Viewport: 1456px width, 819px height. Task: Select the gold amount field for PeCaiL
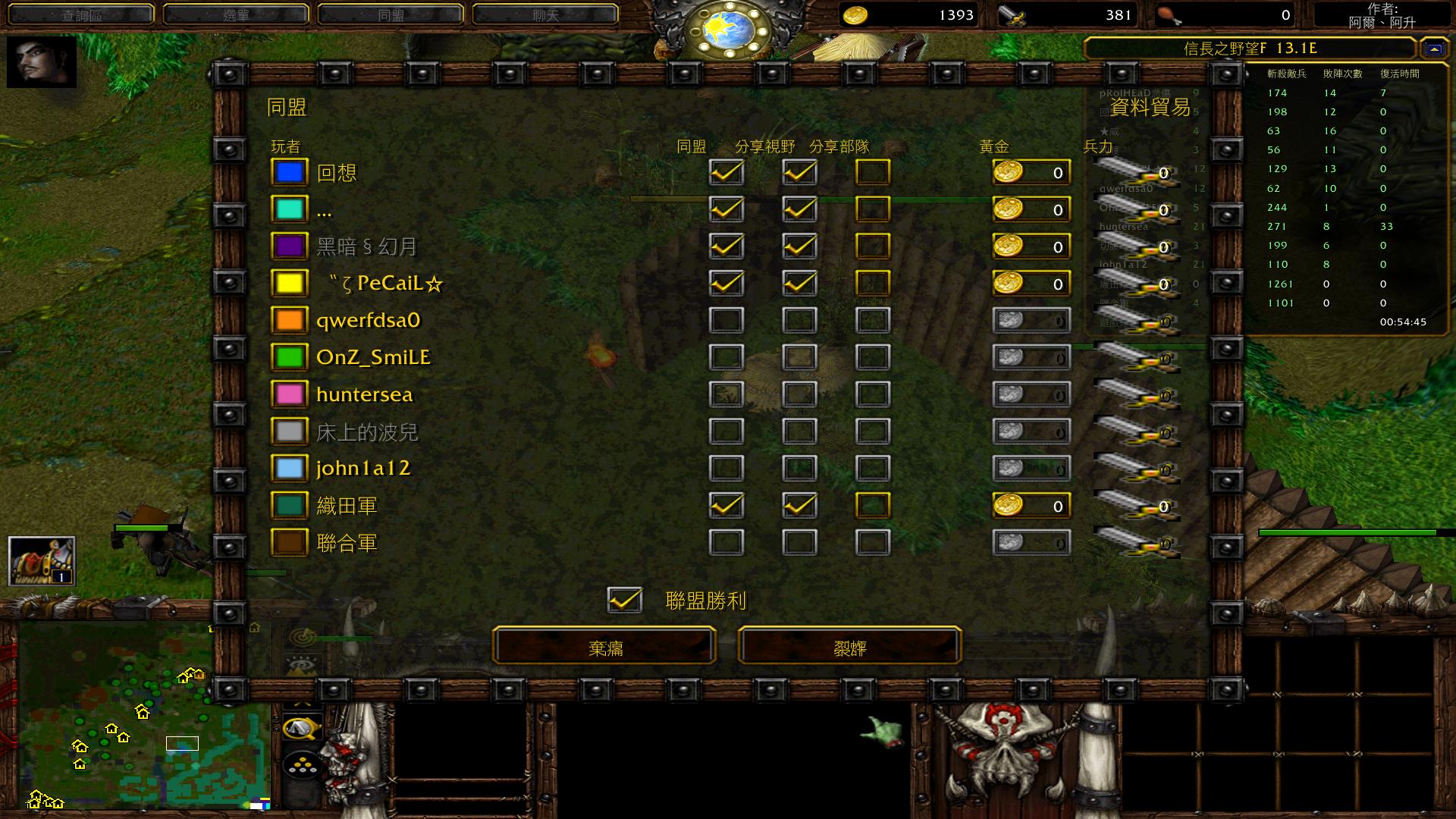[1031, 284]
